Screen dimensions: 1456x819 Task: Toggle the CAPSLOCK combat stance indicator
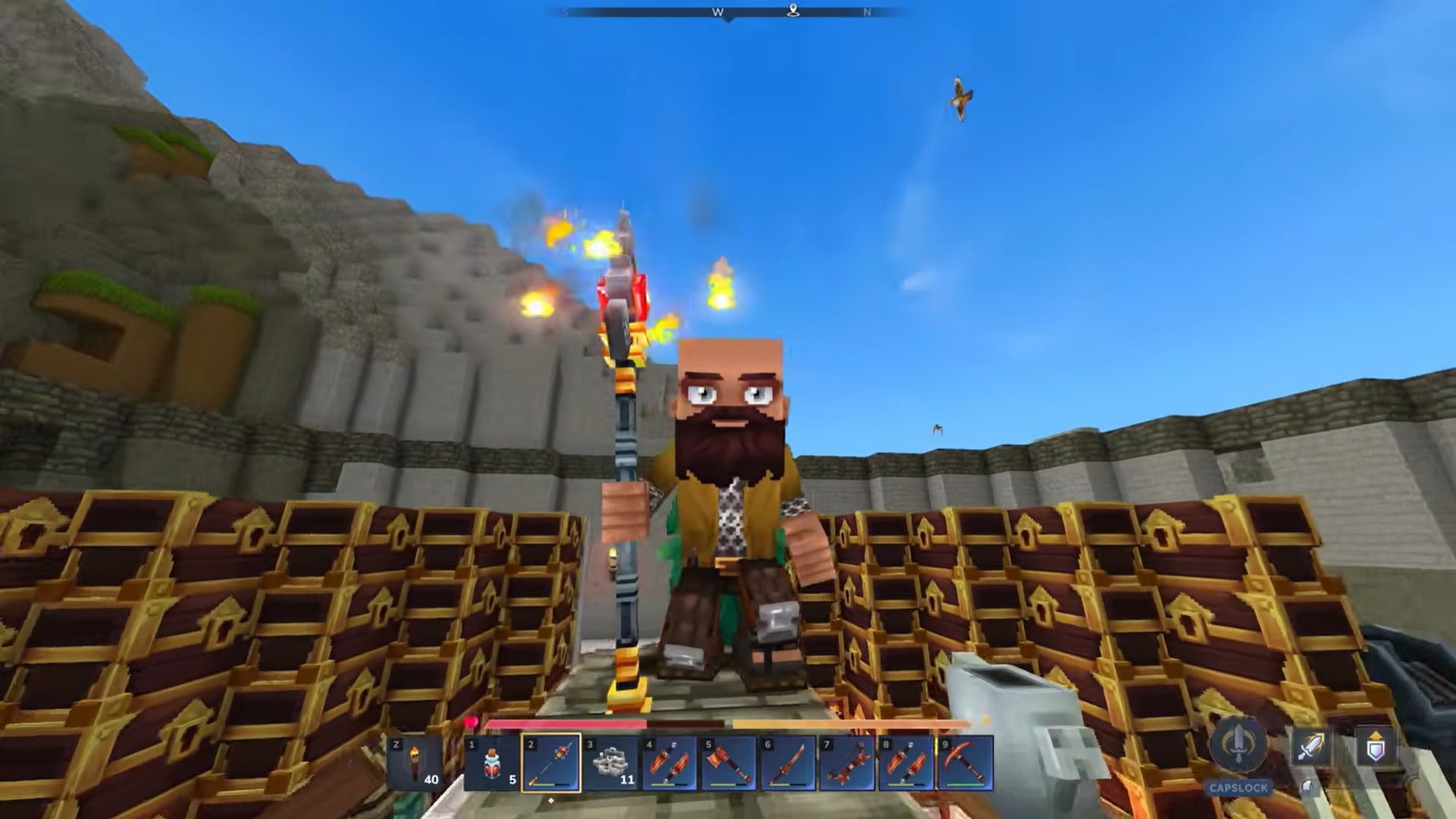coord(1238,787)
